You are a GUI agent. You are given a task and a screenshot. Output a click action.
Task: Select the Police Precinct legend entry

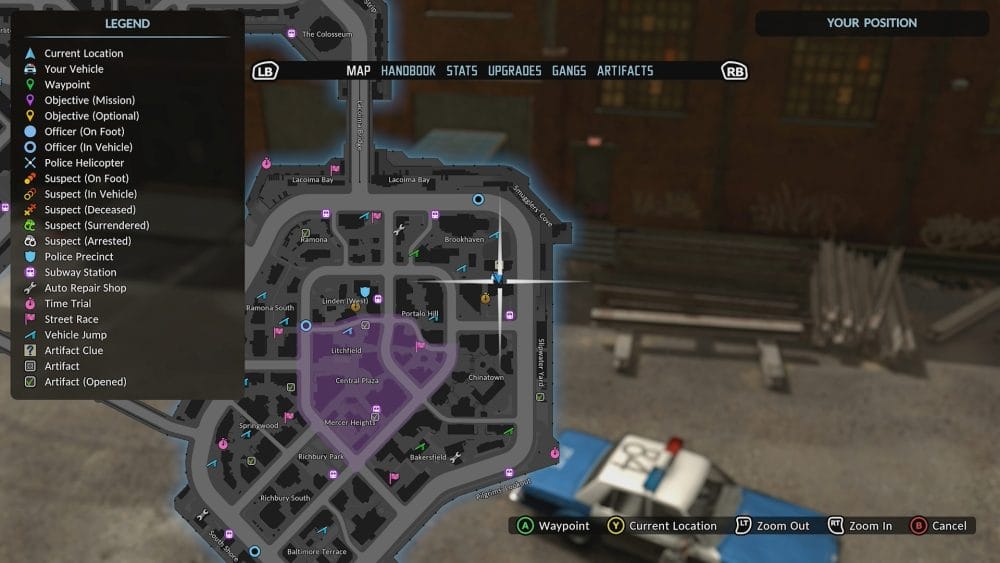coord(79,257)
